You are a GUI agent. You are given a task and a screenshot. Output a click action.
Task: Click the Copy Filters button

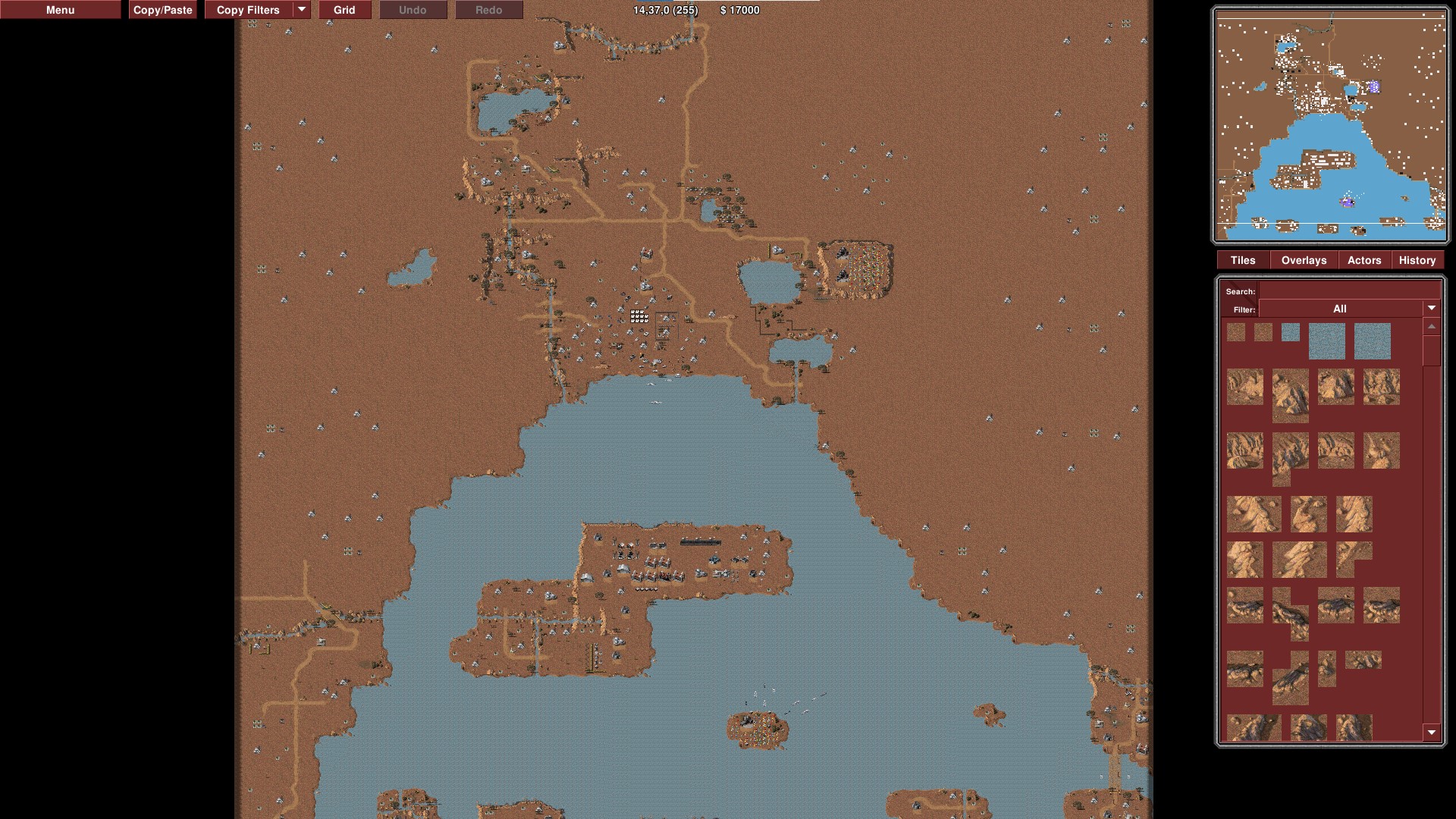tap(248, 10)
